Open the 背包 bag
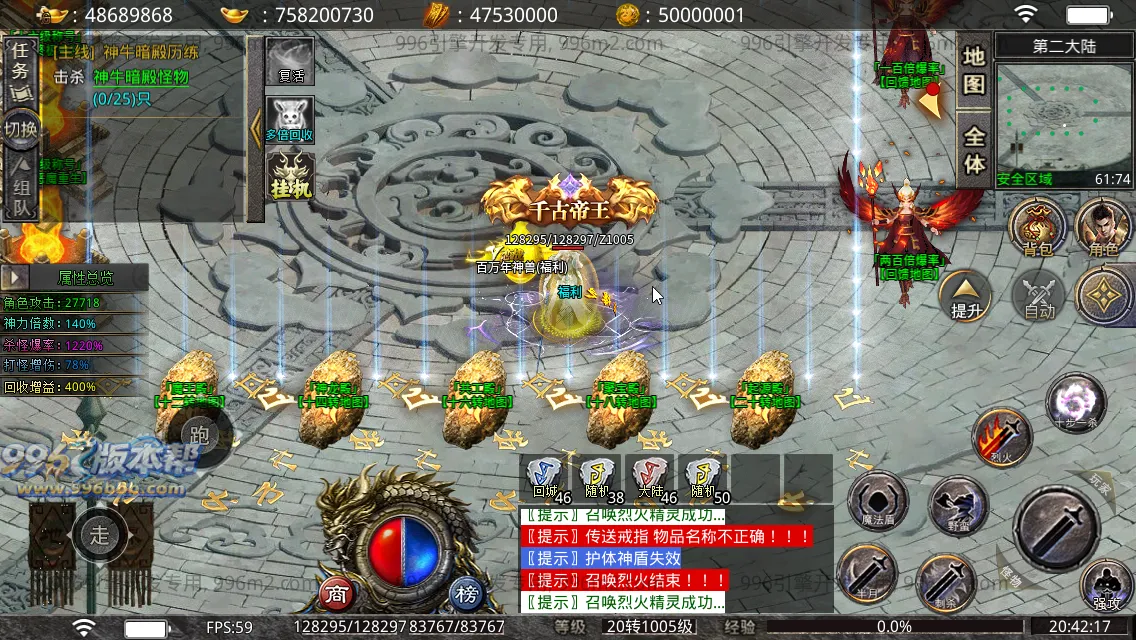The height and width of the screenshot is (640, 1136). pyautogui.click(x=1038, y=228)
